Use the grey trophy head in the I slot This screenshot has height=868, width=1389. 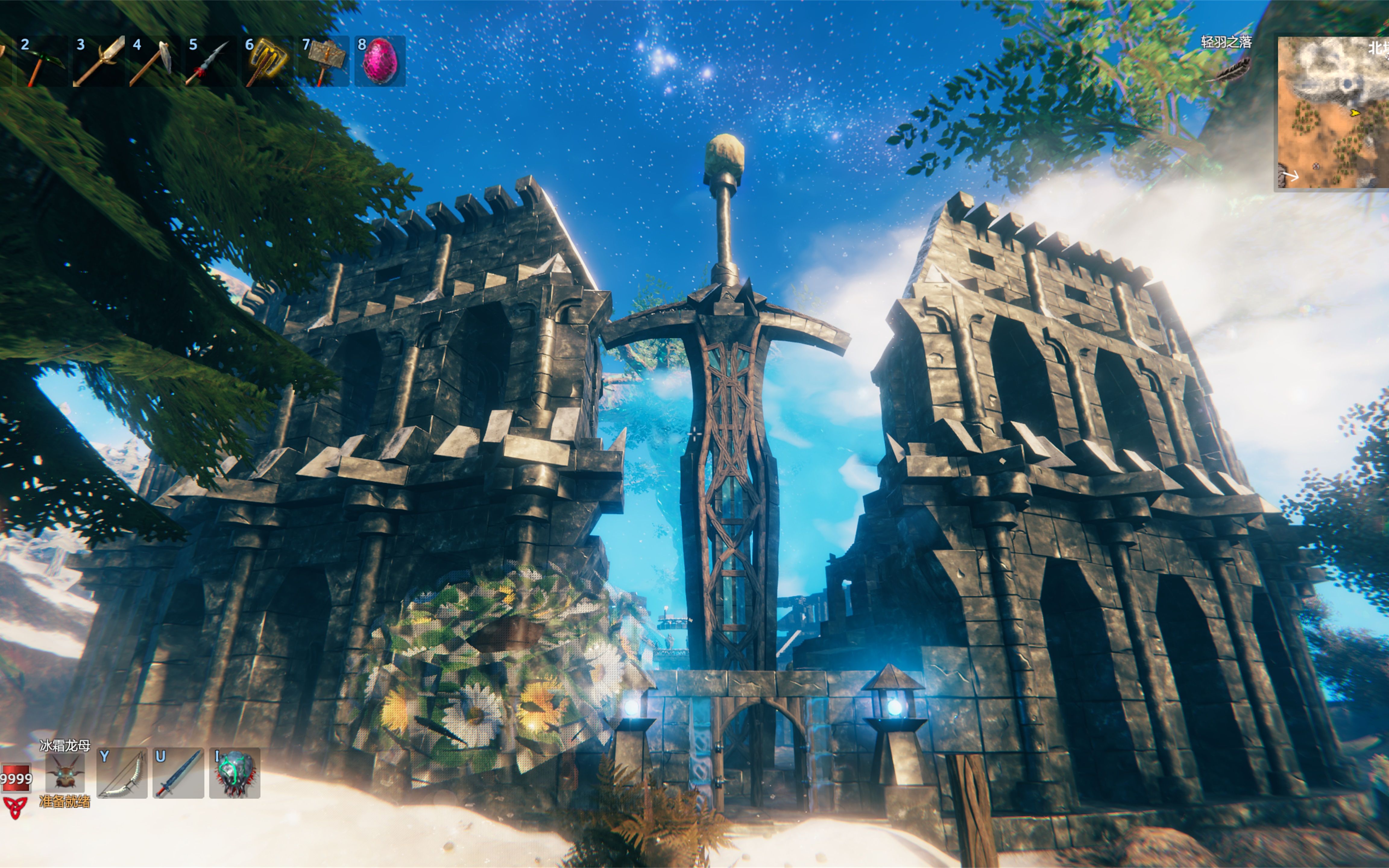point(235,773)
